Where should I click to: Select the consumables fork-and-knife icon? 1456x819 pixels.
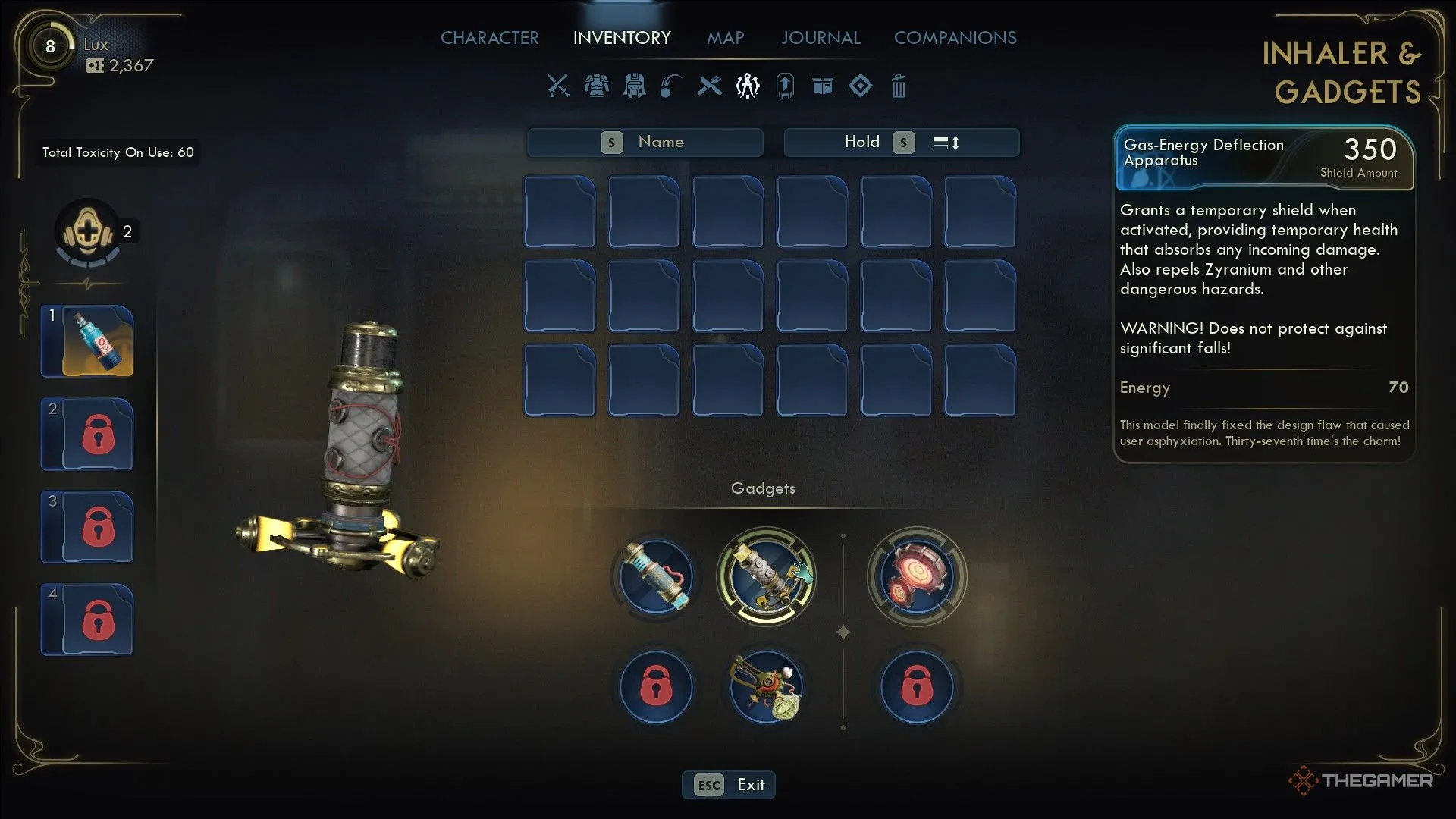coord(709,86)
